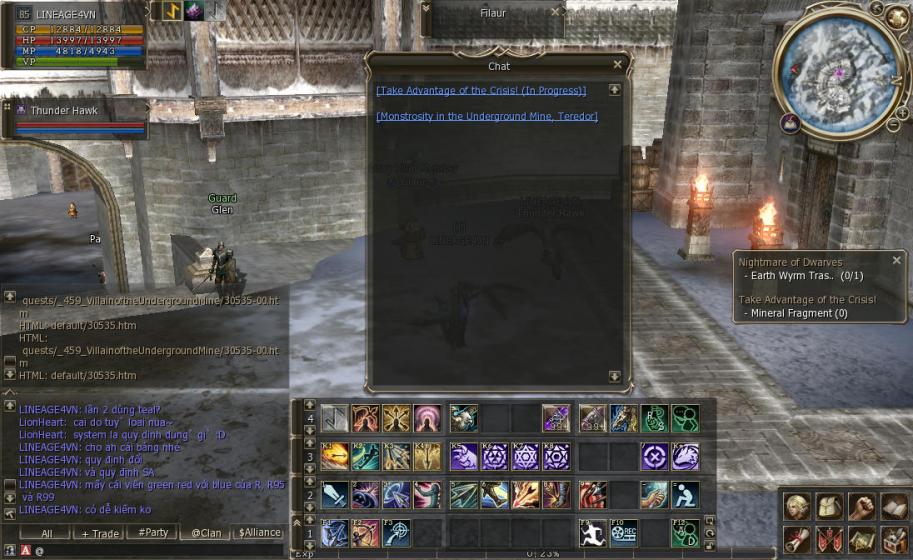The width and height of the screenshot is (913, 560).
Task: Switch to the All chat tab
Action: point(46,533)
